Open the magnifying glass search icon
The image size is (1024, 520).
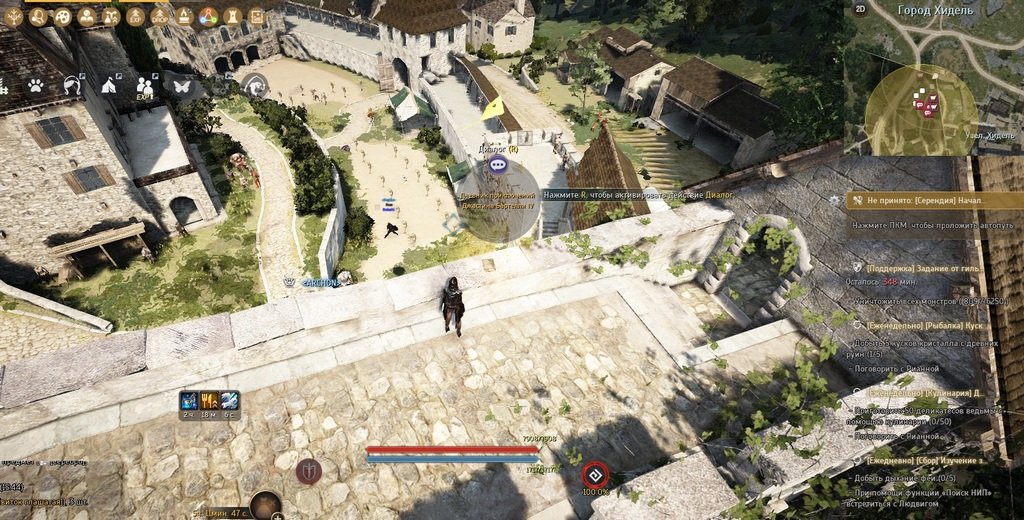(38, 16)
